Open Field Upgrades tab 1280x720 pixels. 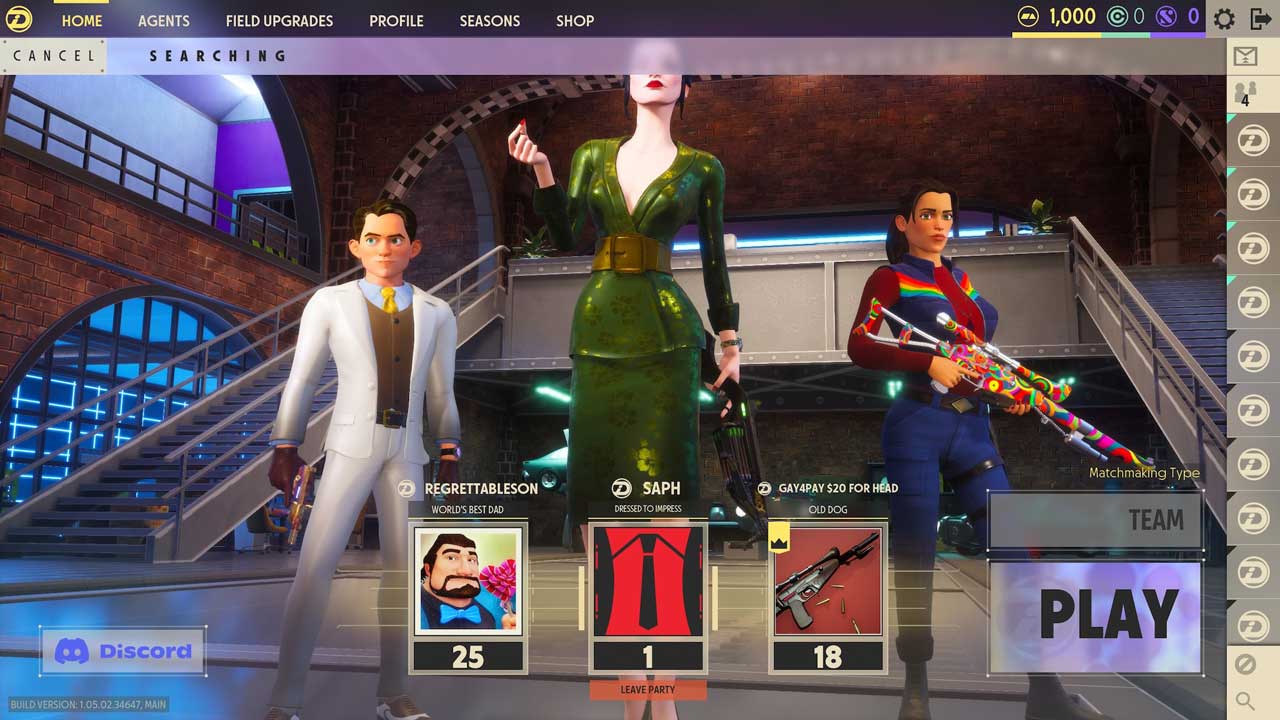[279, 20]
